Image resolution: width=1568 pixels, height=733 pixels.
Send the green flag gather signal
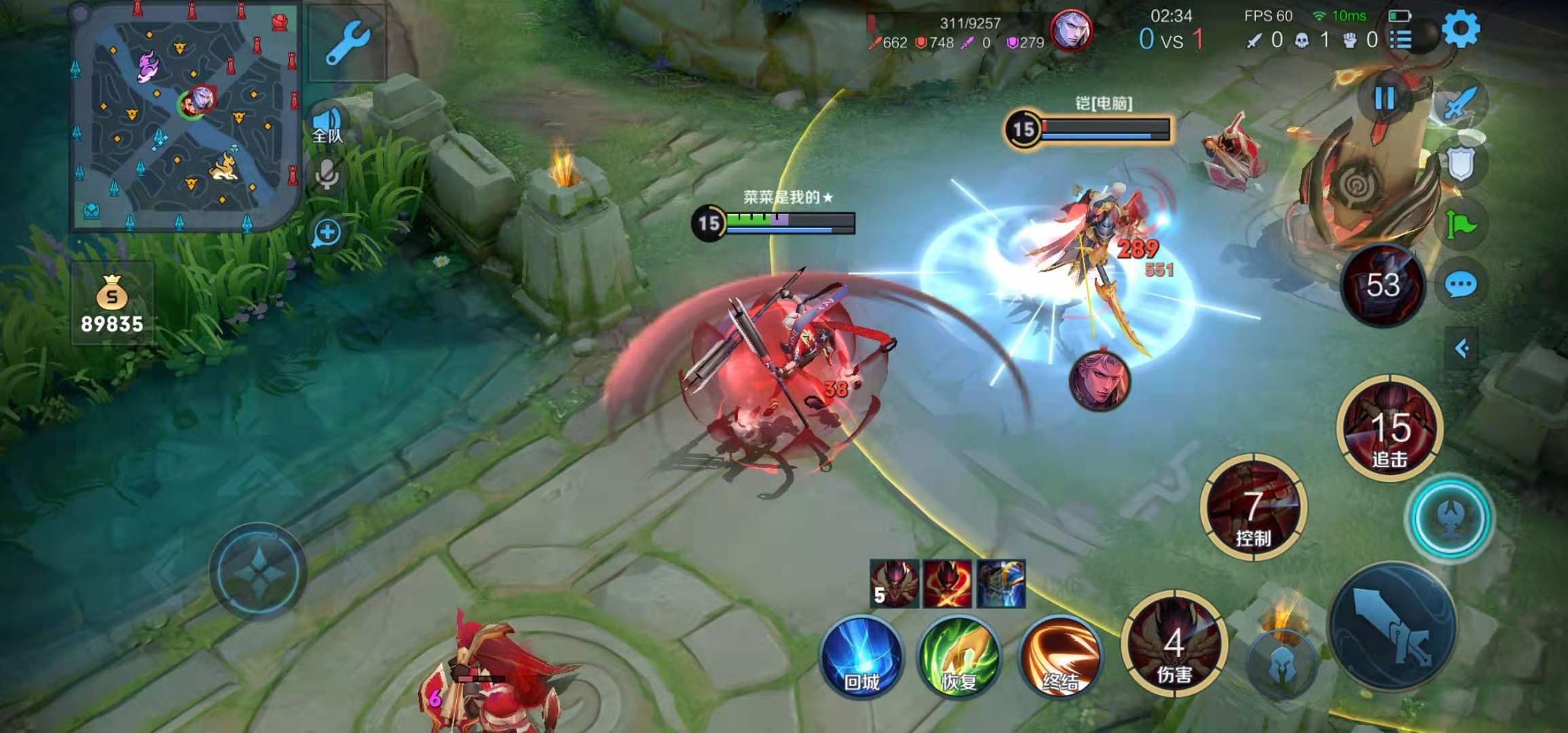point(1461,224)
